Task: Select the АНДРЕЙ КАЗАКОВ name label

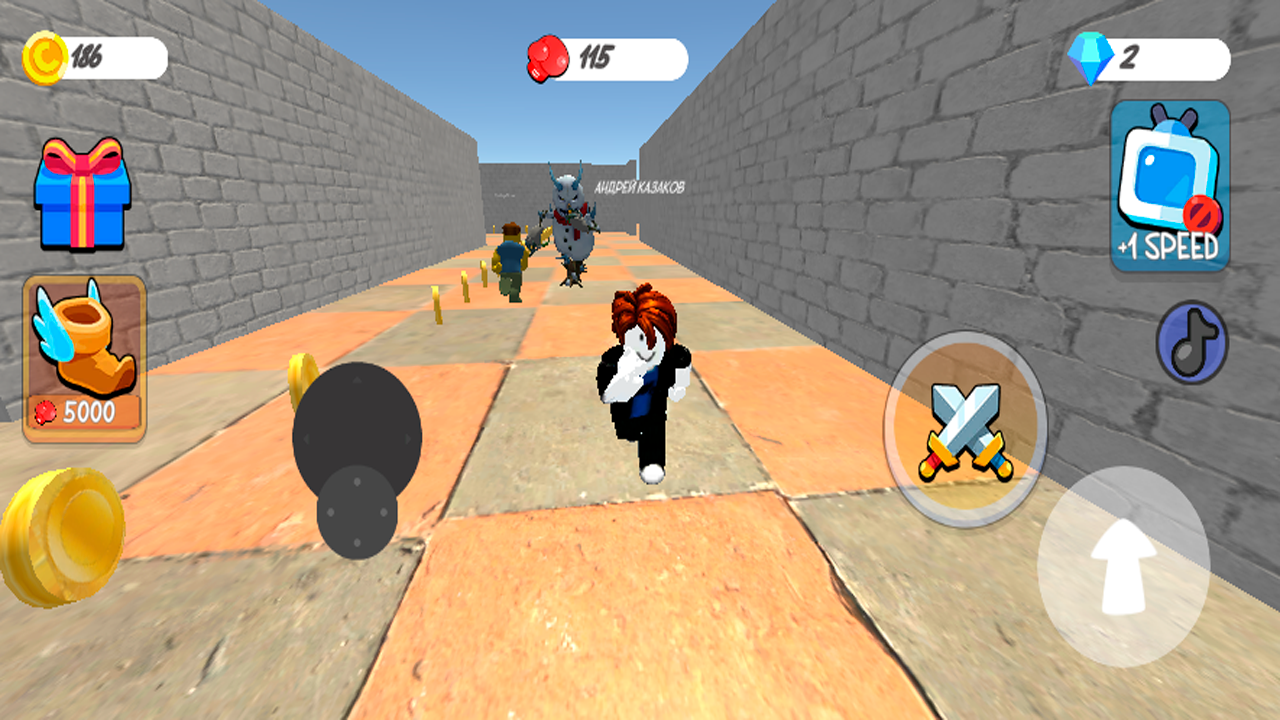Action: point(640,185)
